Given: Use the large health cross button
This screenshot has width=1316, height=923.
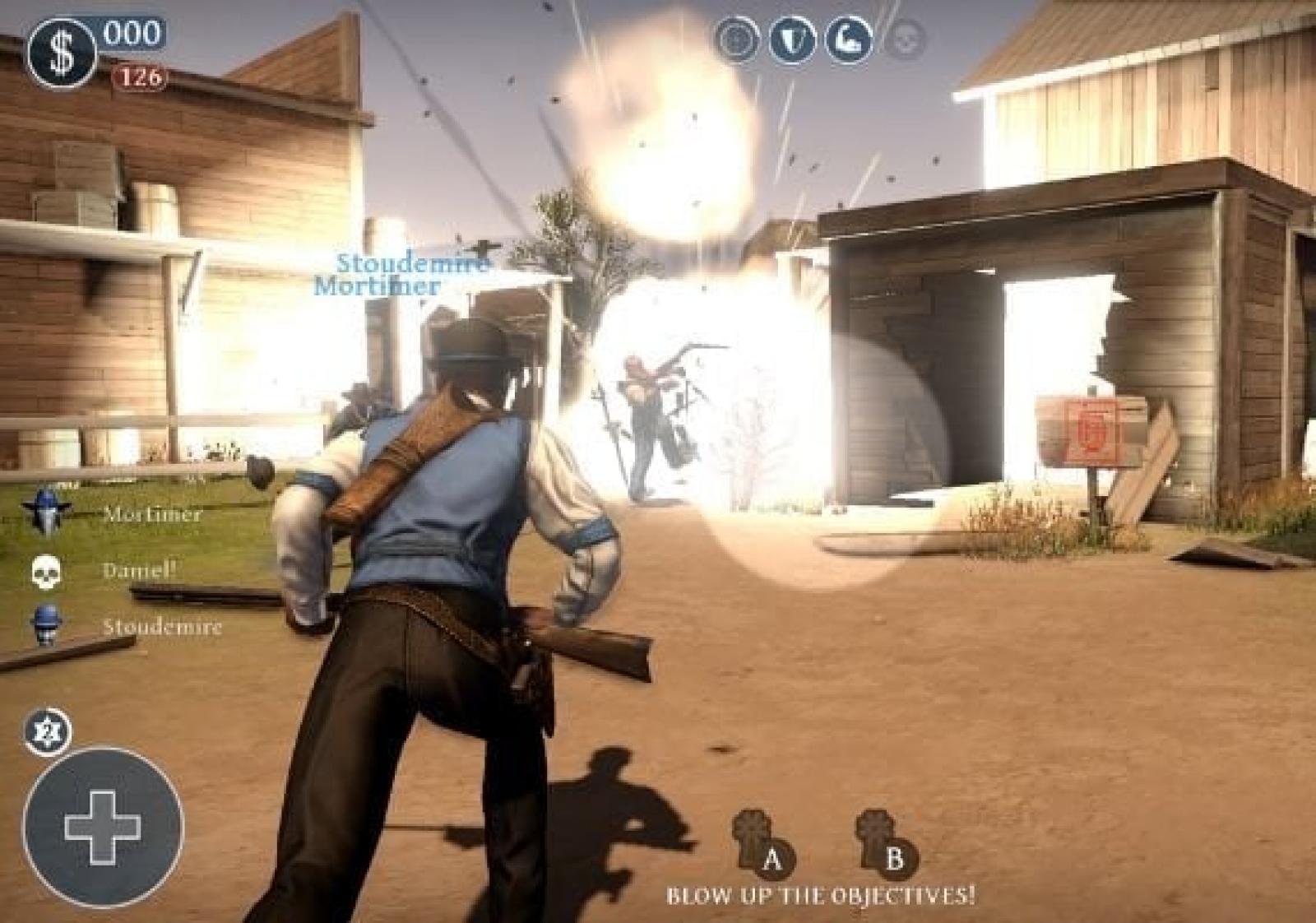Looking at the screenshot, I should (x=103, y=828).
